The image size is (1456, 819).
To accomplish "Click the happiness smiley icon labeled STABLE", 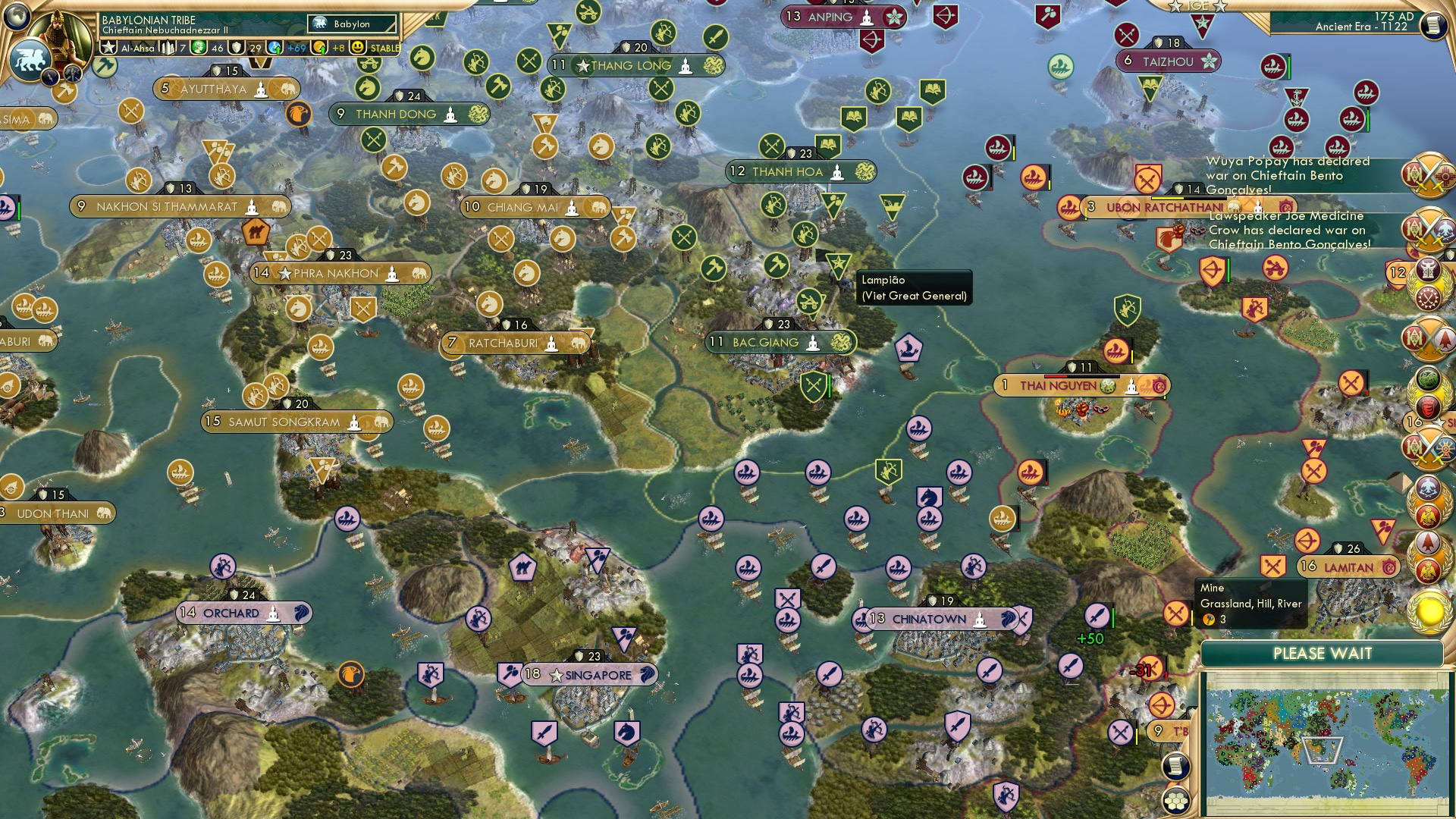I will 358,47.
